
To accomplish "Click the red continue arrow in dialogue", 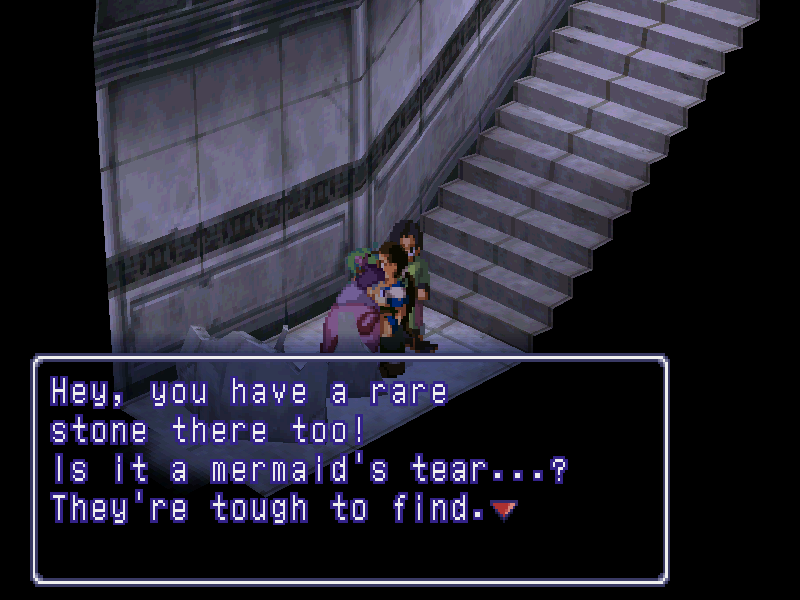I will tap(506, 510).
